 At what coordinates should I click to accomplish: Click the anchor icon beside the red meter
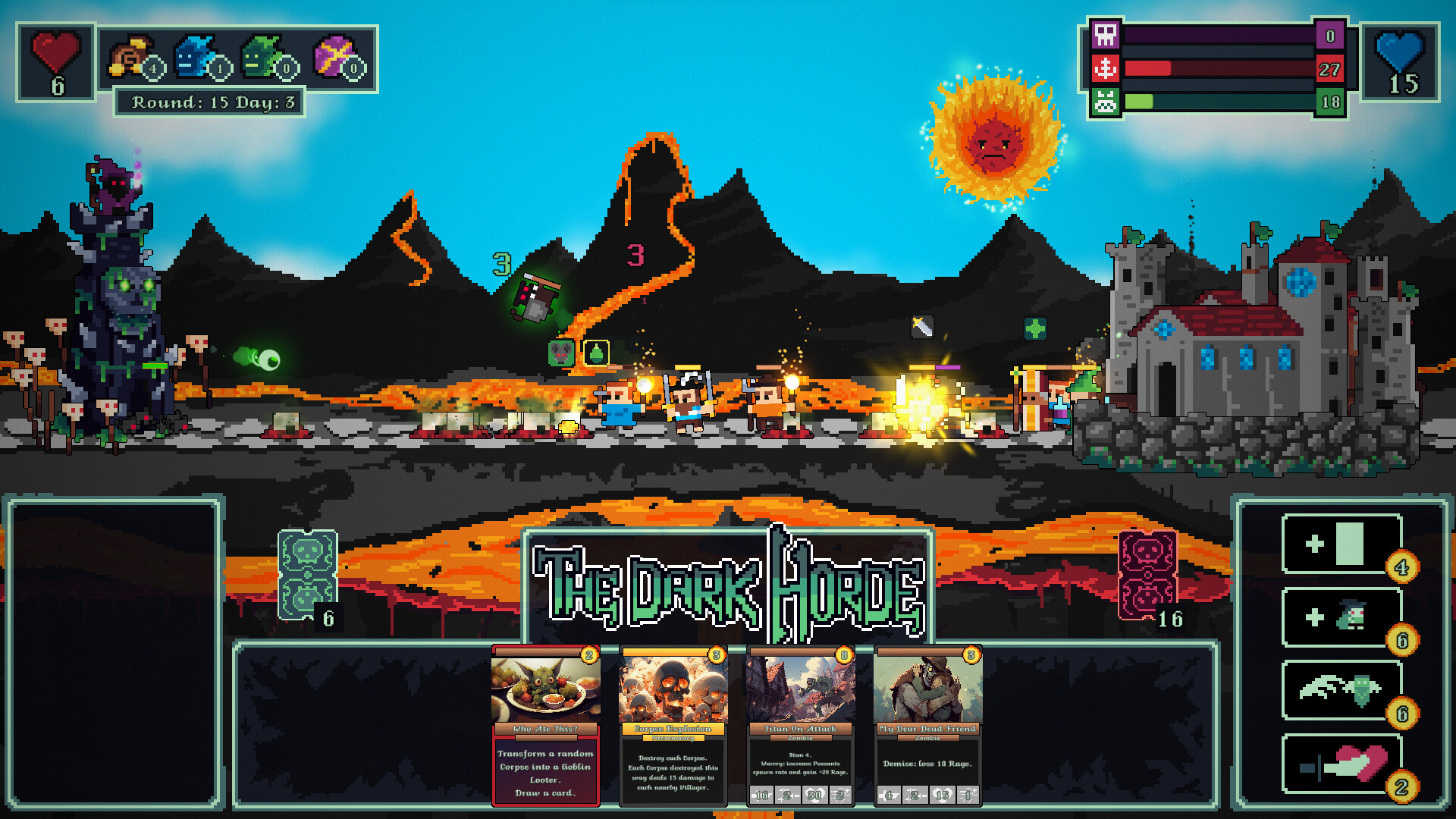(x=1106, y=67)
